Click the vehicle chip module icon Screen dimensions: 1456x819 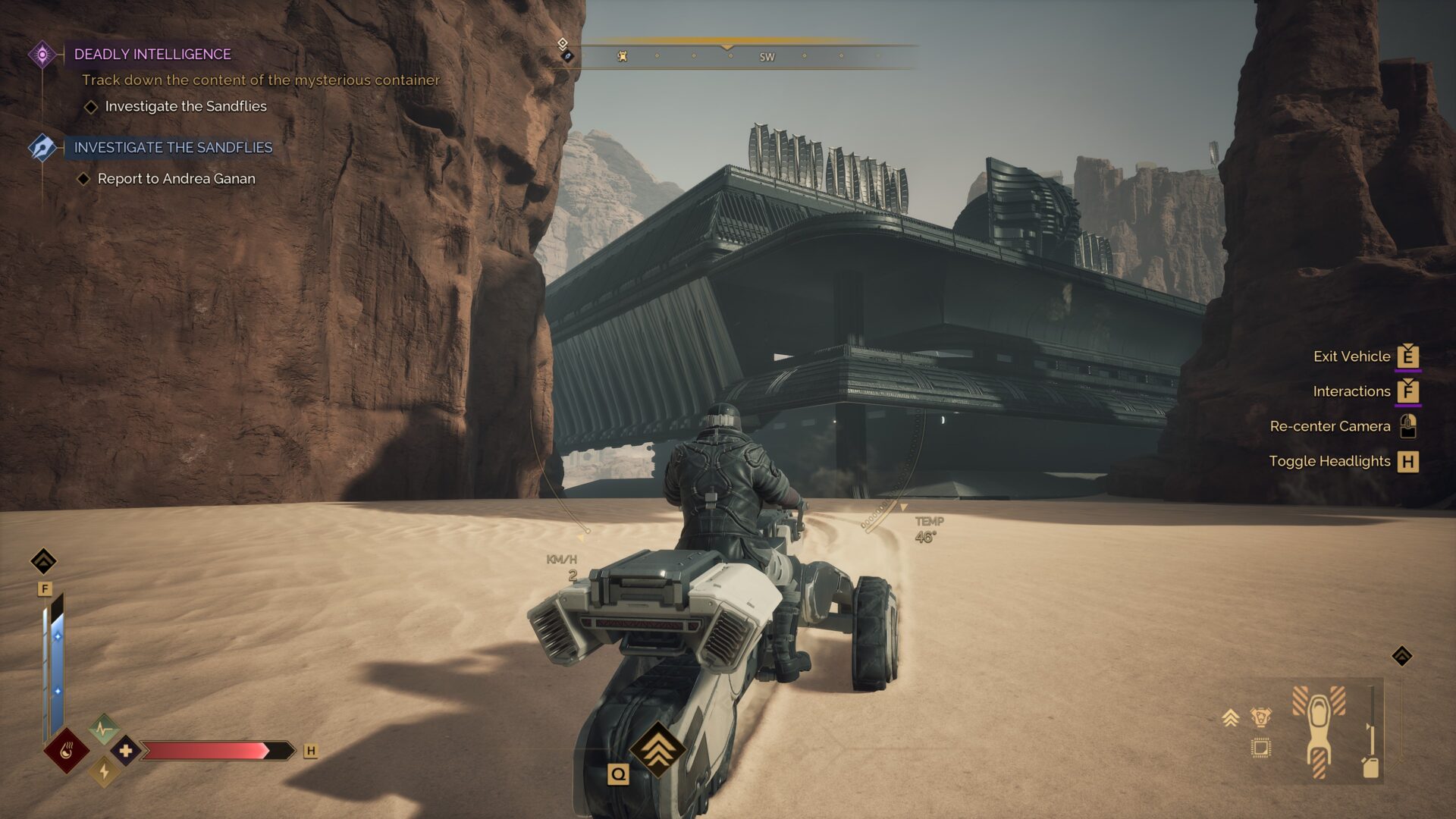pos(1260,748)
